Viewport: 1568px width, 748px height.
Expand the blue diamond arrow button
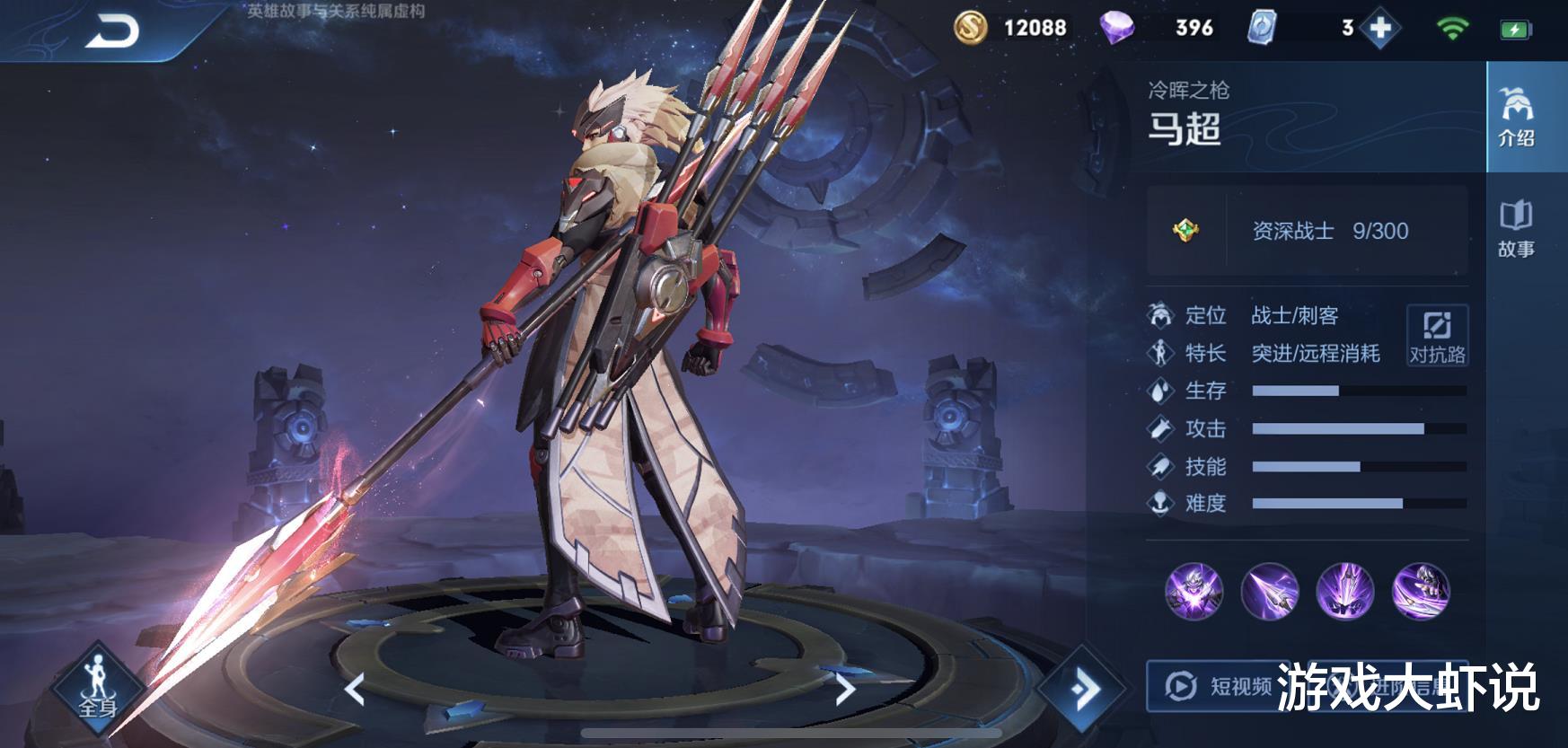[1084, 689]
